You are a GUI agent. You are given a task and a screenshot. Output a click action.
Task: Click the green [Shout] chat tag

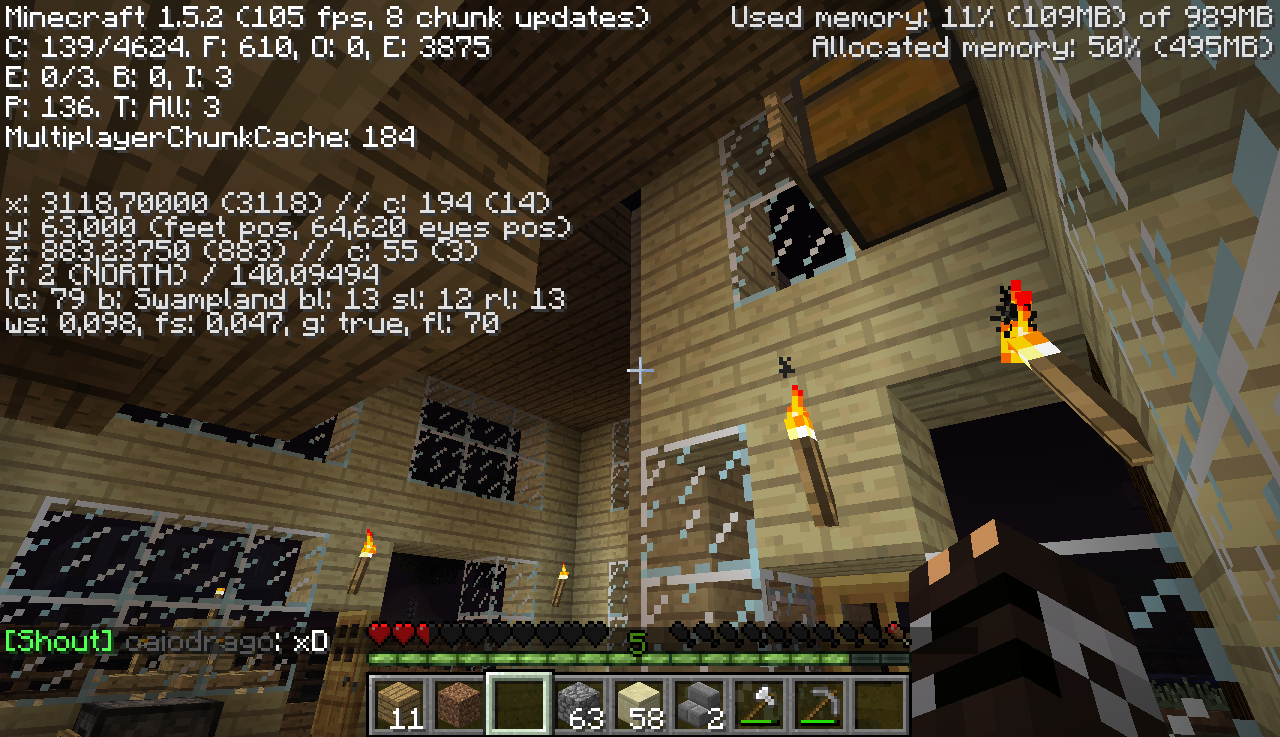(x=57, y=641)
